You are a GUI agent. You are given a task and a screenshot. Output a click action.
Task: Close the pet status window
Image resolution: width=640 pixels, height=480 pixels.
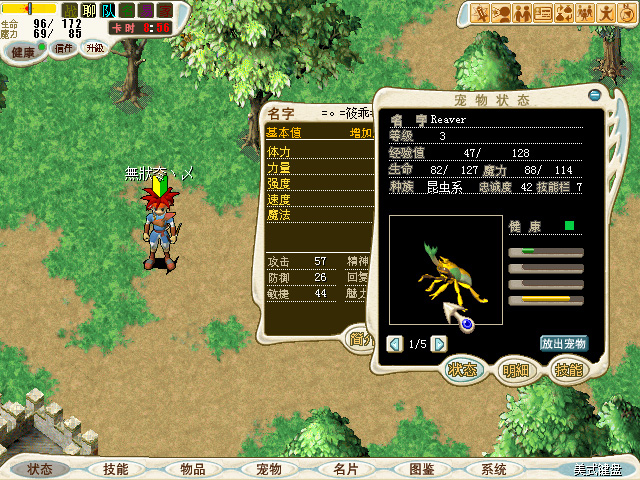pos(595,95)
